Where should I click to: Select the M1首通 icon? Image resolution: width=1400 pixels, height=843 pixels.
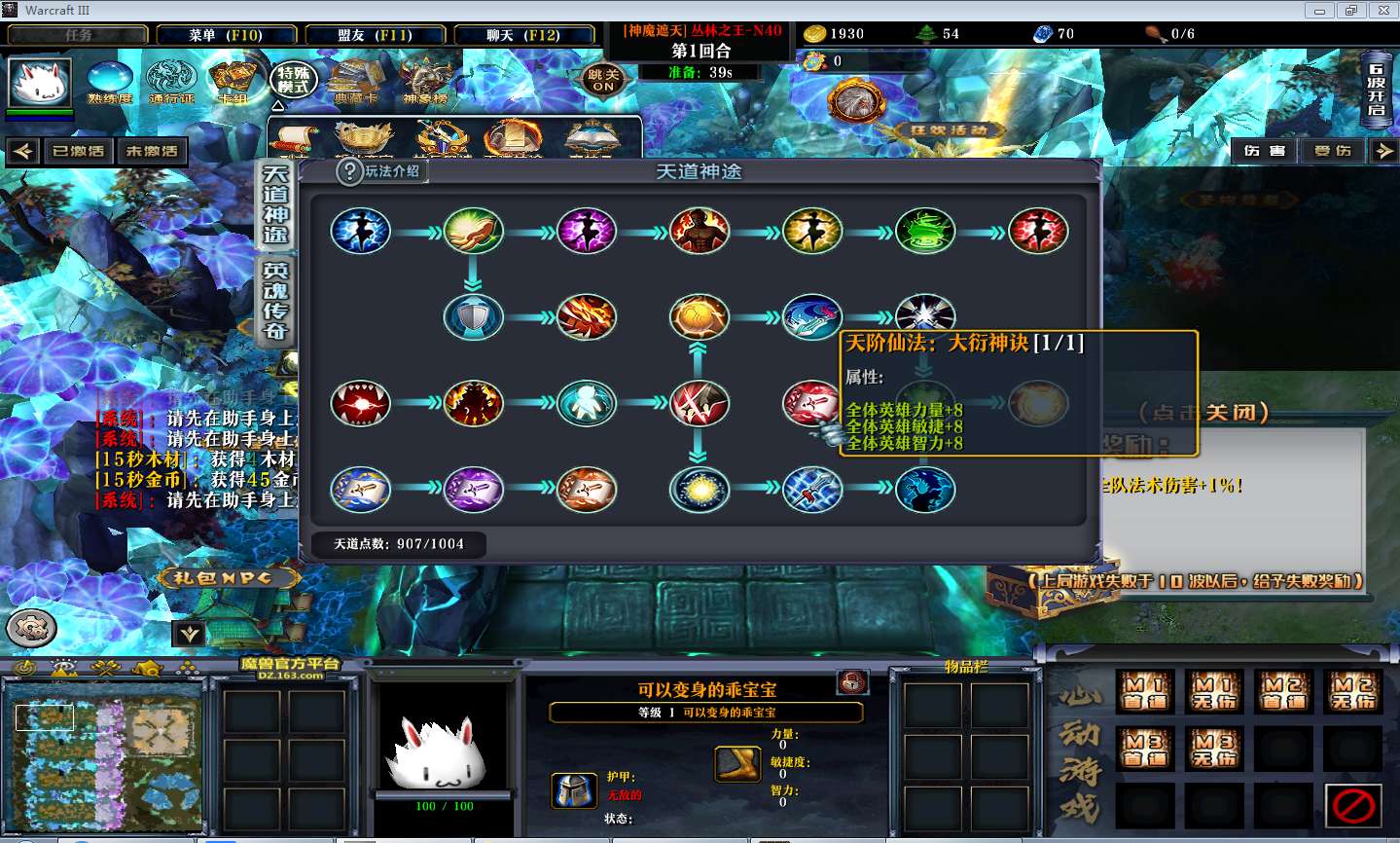pos(1145,691)
